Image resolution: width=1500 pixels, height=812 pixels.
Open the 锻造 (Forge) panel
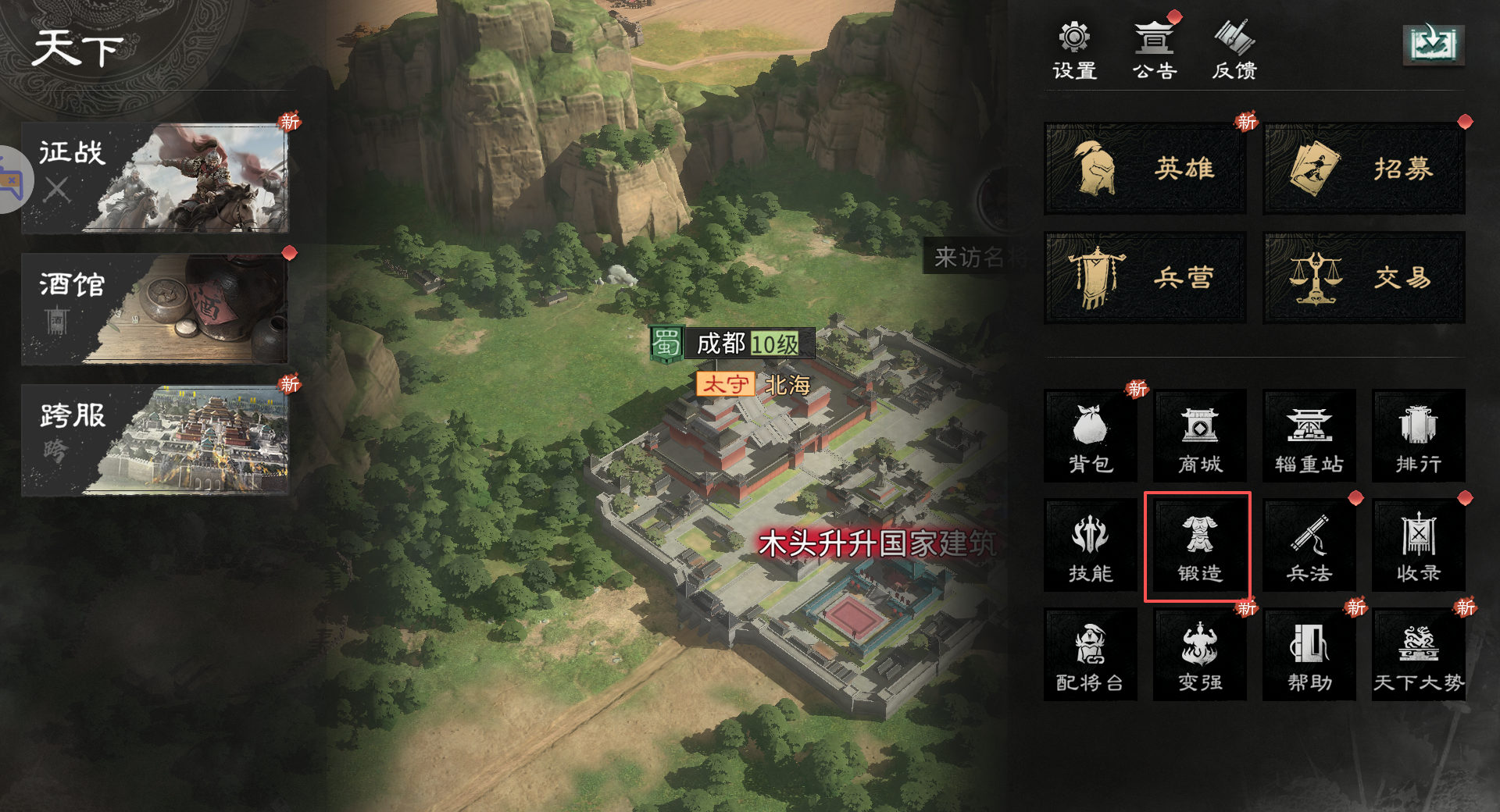1199,545
